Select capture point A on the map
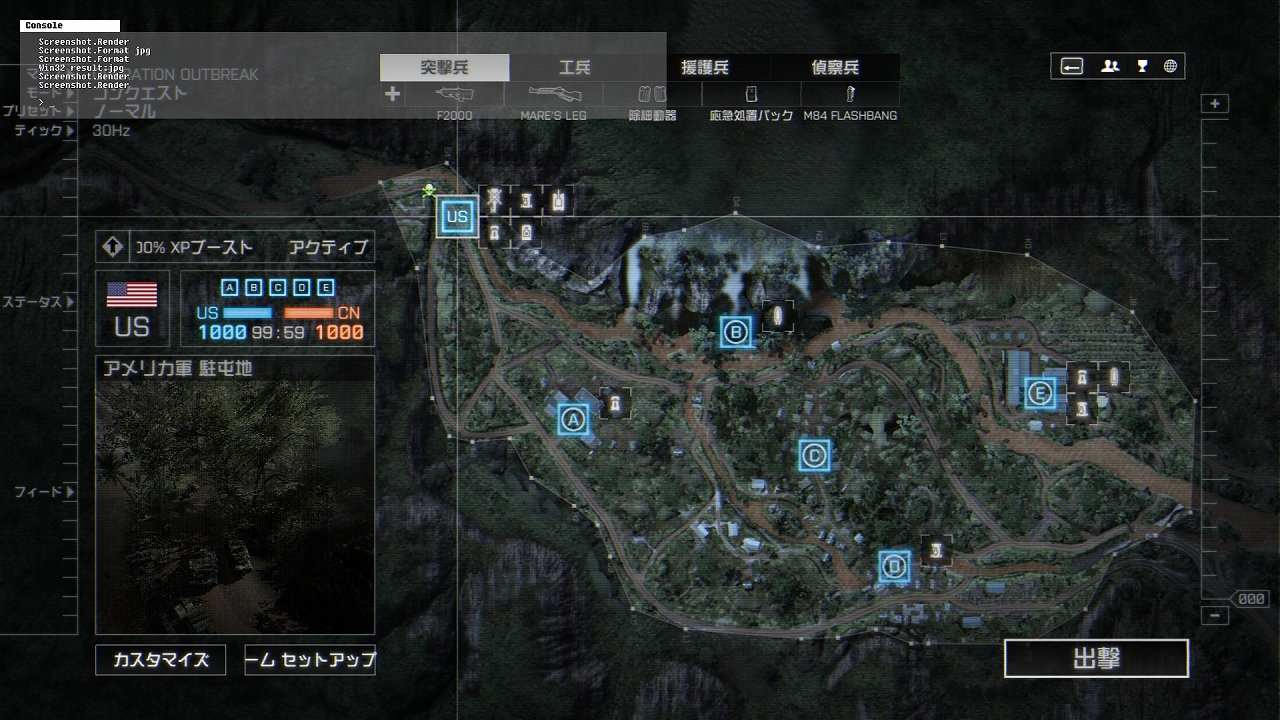The image size is (1280, 720). (574, 419)
